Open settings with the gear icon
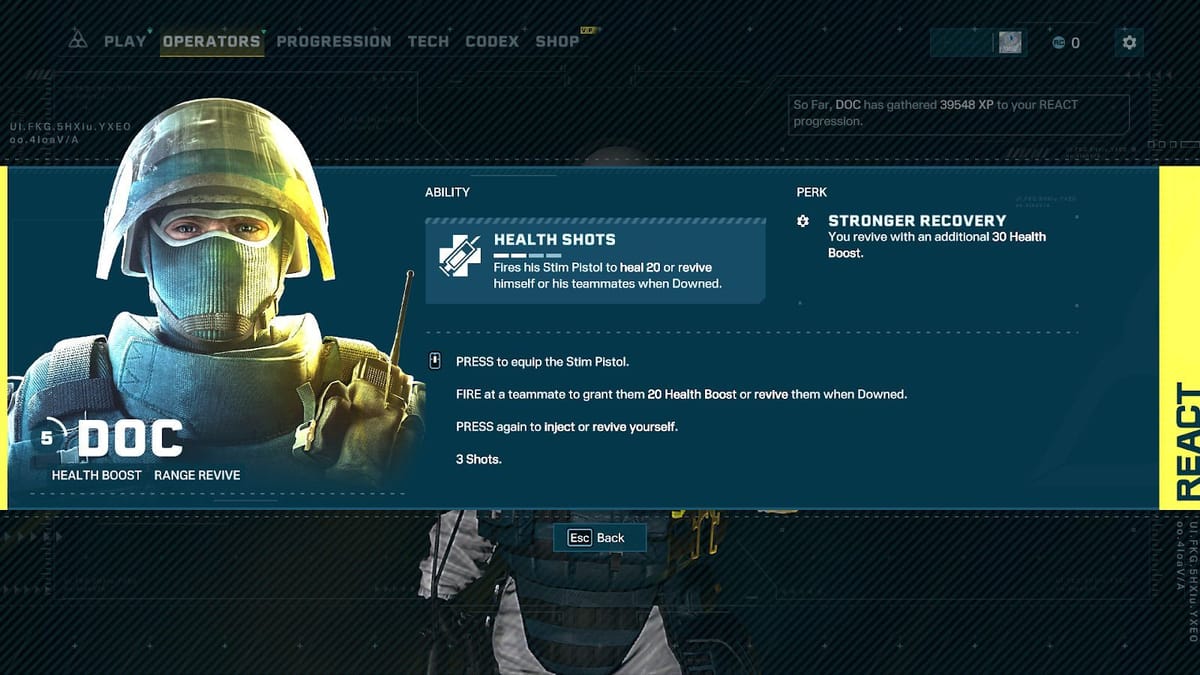Screen dimensions: 1200x675 tap(1129, 42)
